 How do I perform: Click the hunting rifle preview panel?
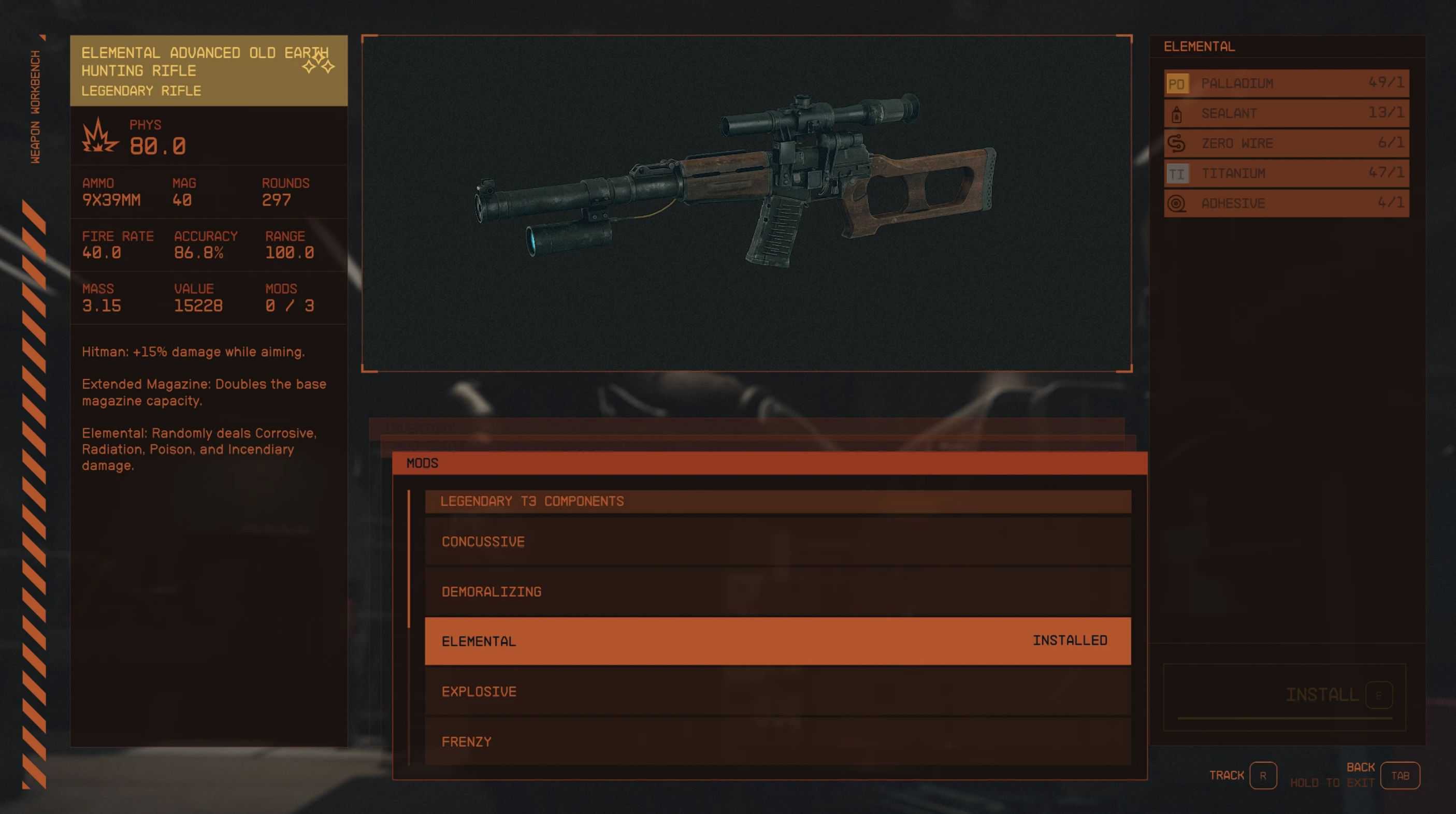point(746,203)
